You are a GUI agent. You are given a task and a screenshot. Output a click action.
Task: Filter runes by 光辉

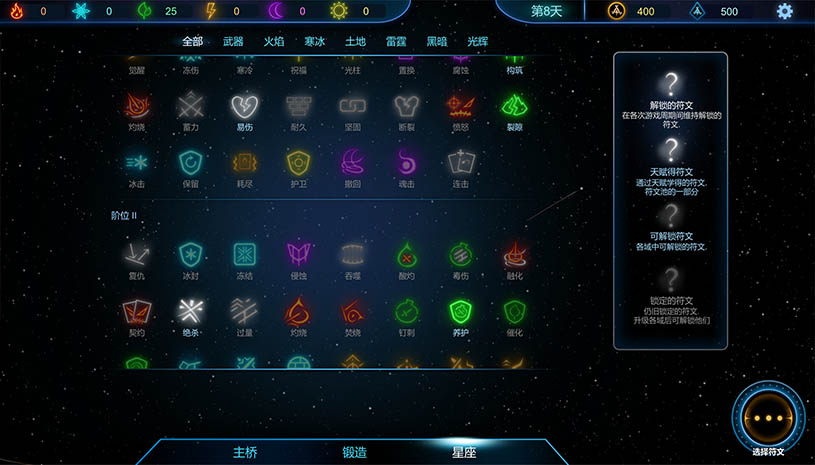coord(478,41)
